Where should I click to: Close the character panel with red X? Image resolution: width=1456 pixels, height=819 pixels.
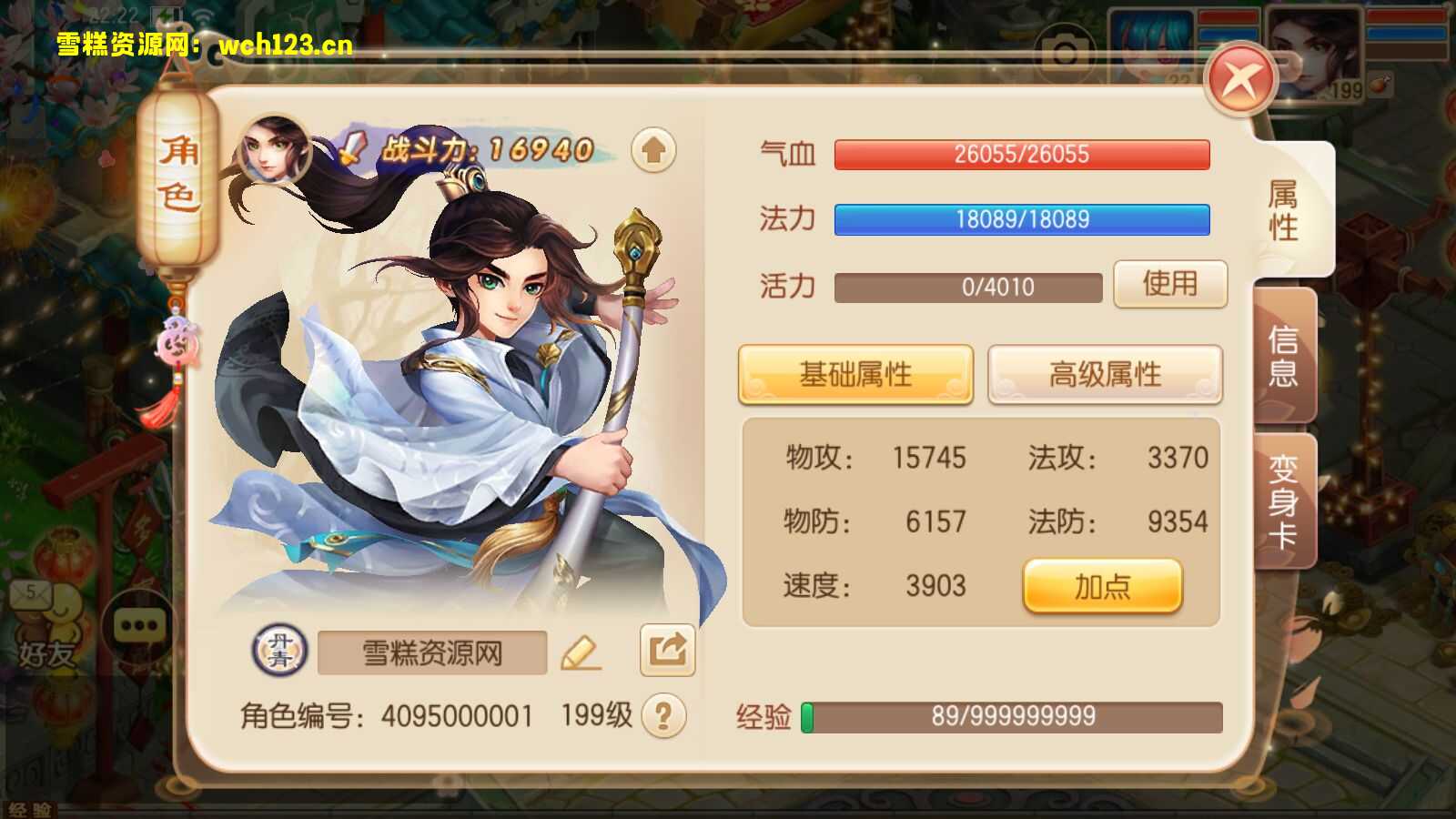[1240, 80]
